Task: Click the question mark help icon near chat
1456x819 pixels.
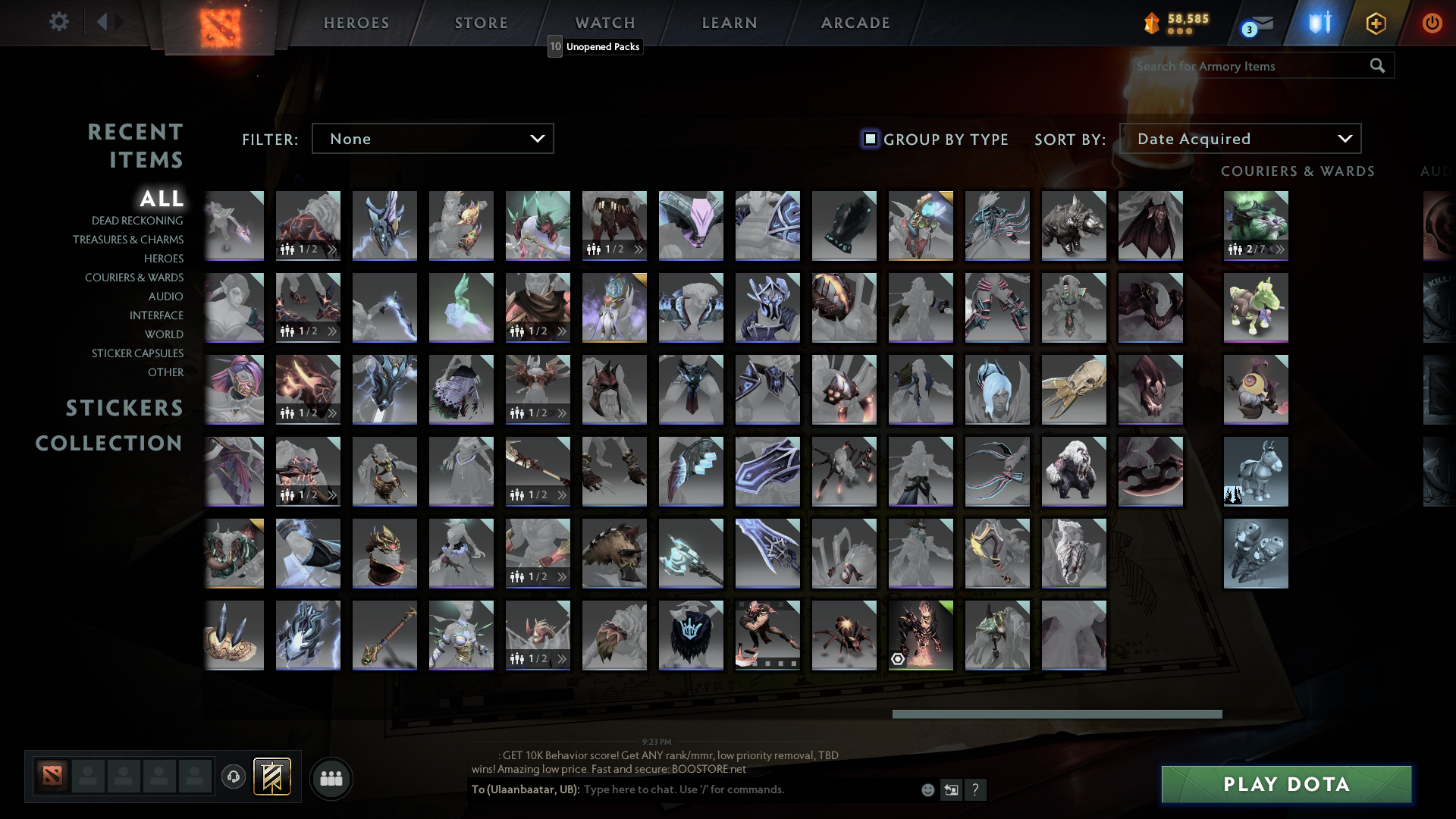Action: click(976, 790)
